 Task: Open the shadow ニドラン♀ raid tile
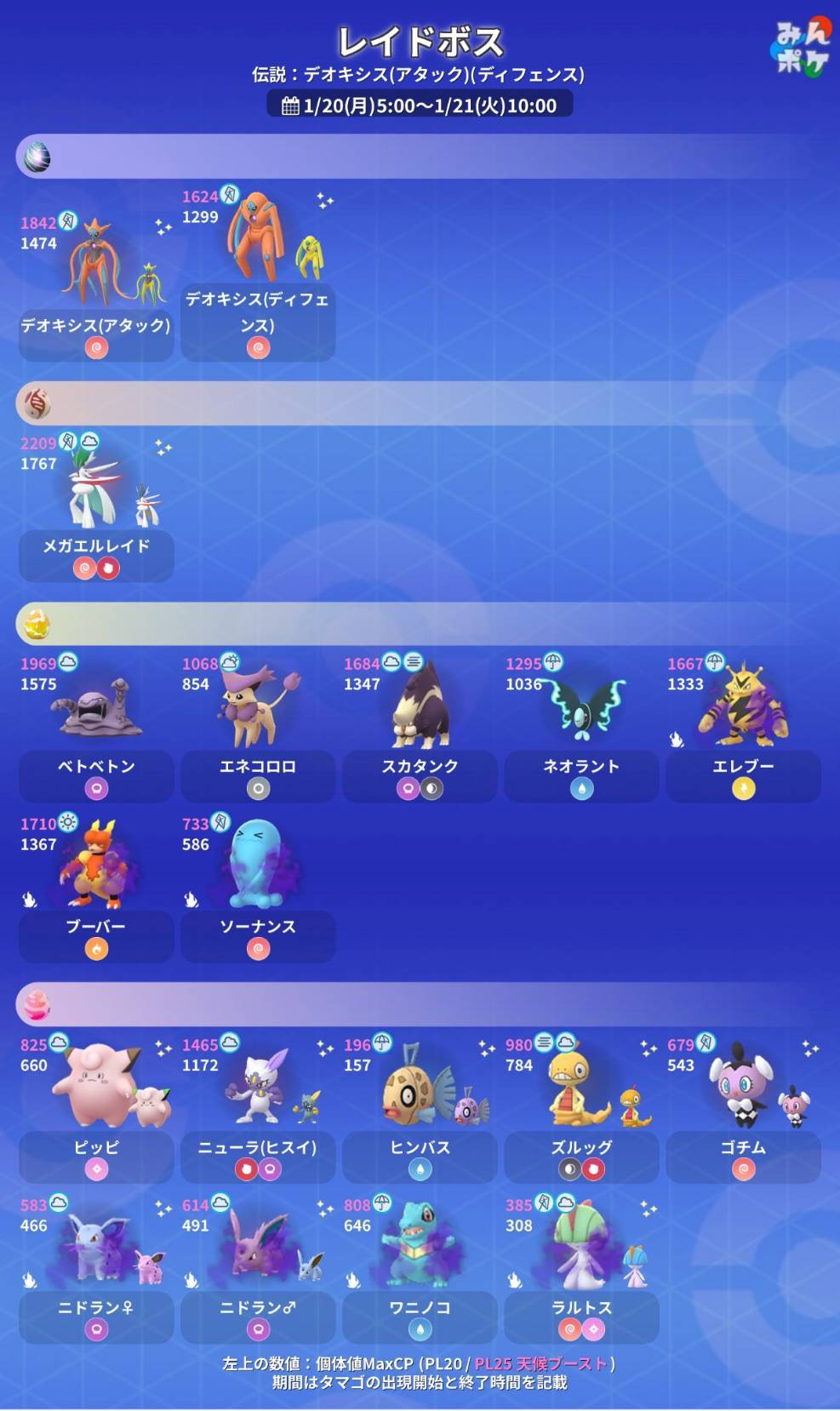[96, 1269]
